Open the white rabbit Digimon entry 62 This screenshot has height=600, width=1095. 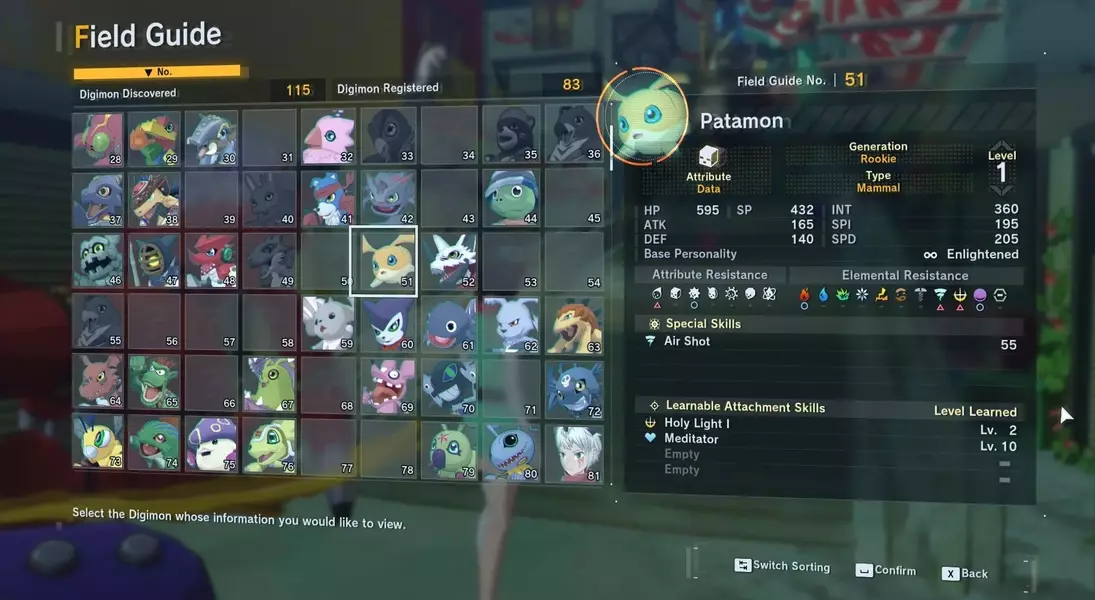click(x=511, y=324)
